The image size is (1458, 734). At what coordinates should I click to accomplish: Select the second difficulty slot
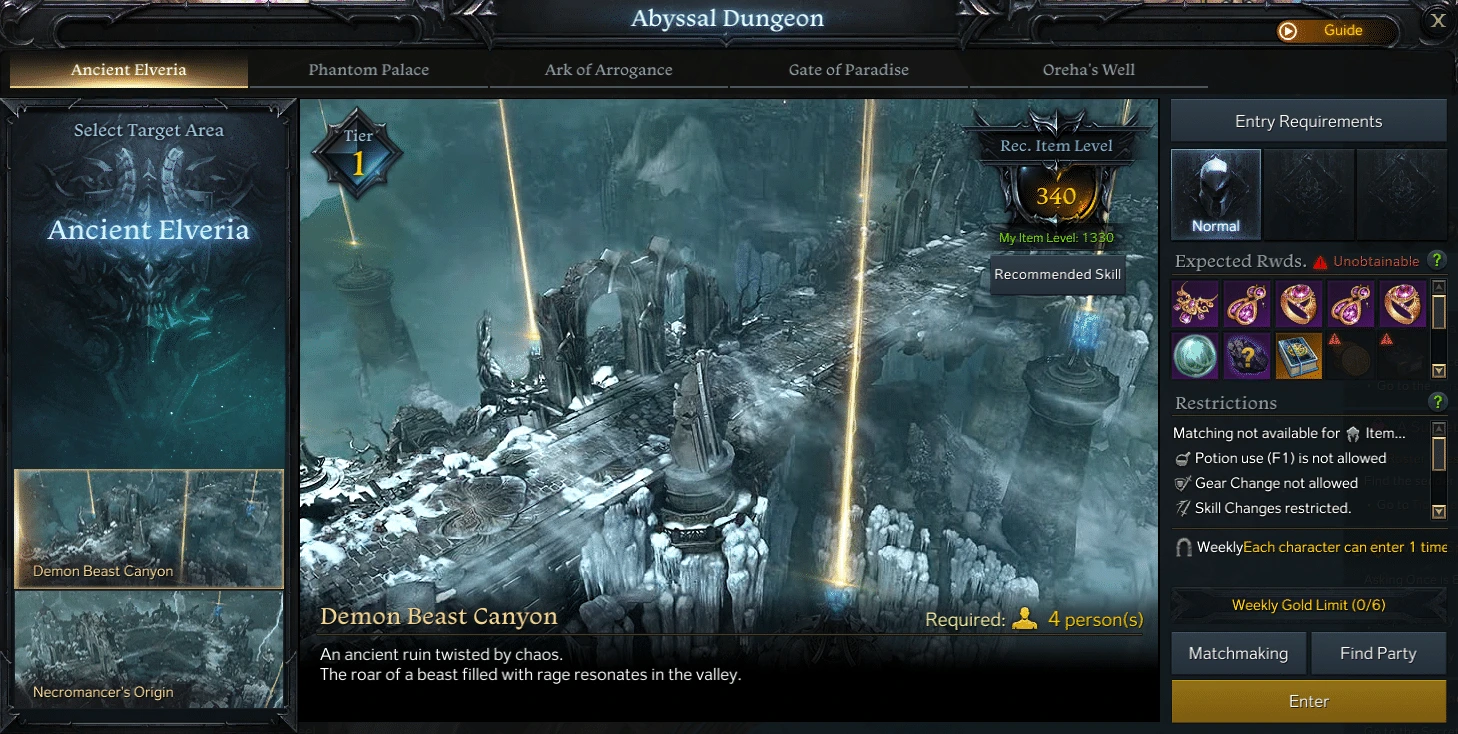coord(1309,195)
